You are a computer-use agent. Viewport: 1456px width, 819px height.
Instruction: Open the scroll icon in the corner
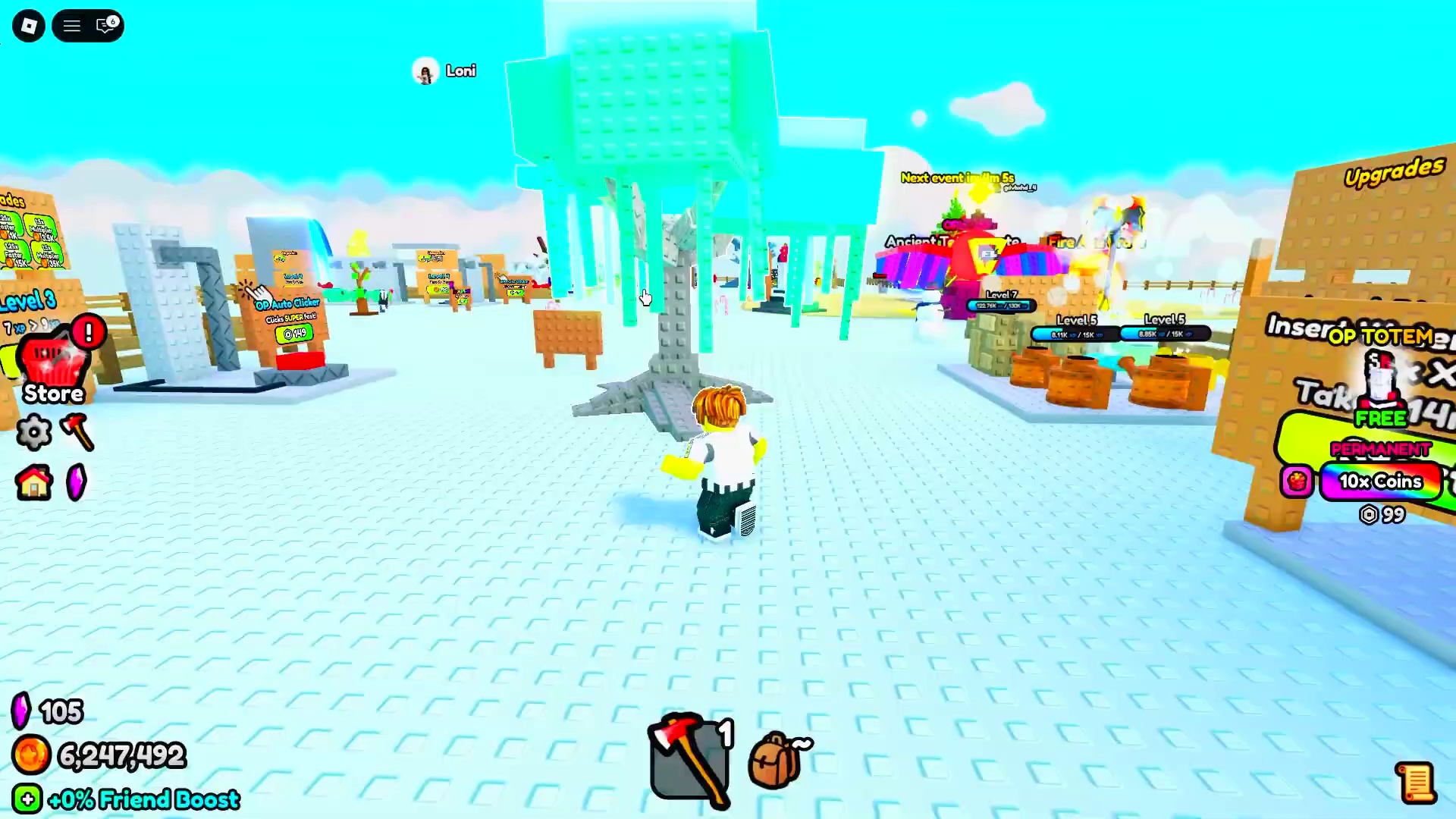(x=1415, y=783)
